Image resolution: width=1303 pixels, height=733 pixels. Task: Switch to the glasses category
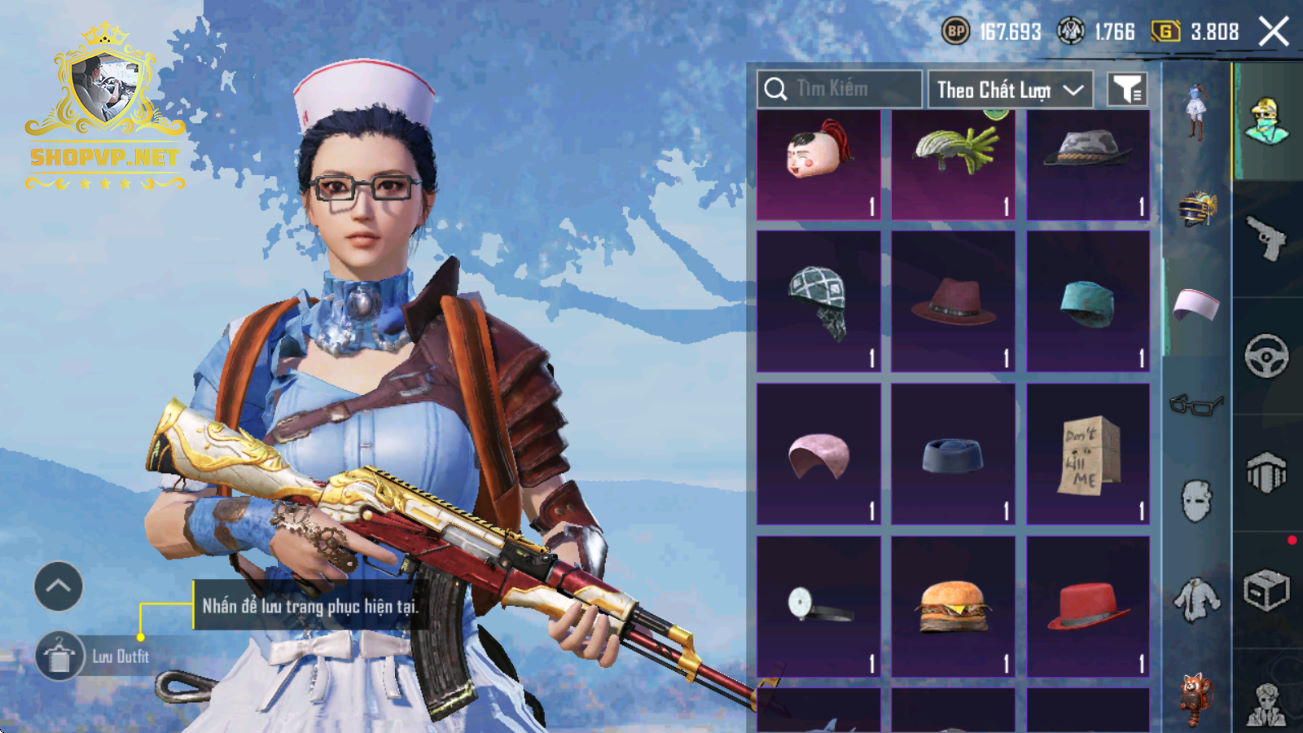[x=1196, y=404]
